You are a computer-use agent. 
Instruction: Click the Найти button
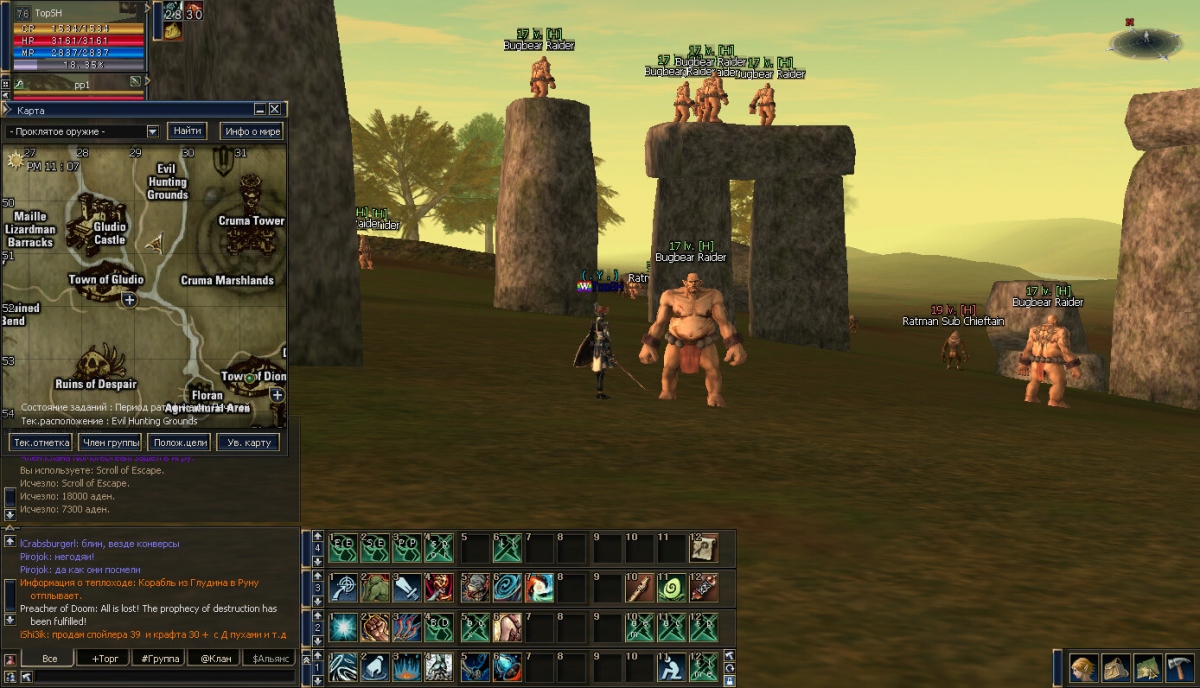[187, 131]
